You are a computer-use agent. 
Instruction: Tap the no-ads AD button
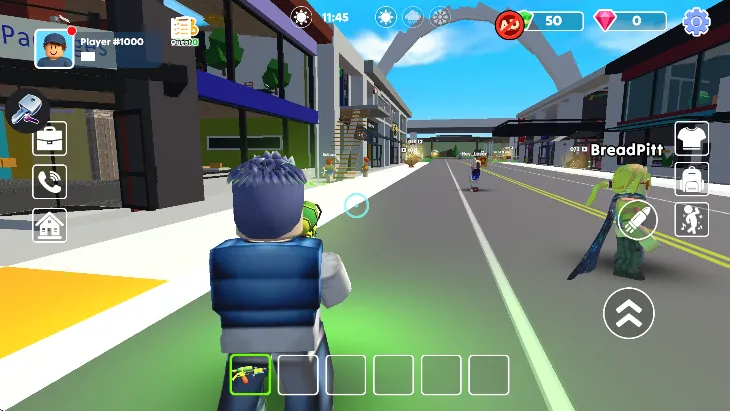coord(510,22)
